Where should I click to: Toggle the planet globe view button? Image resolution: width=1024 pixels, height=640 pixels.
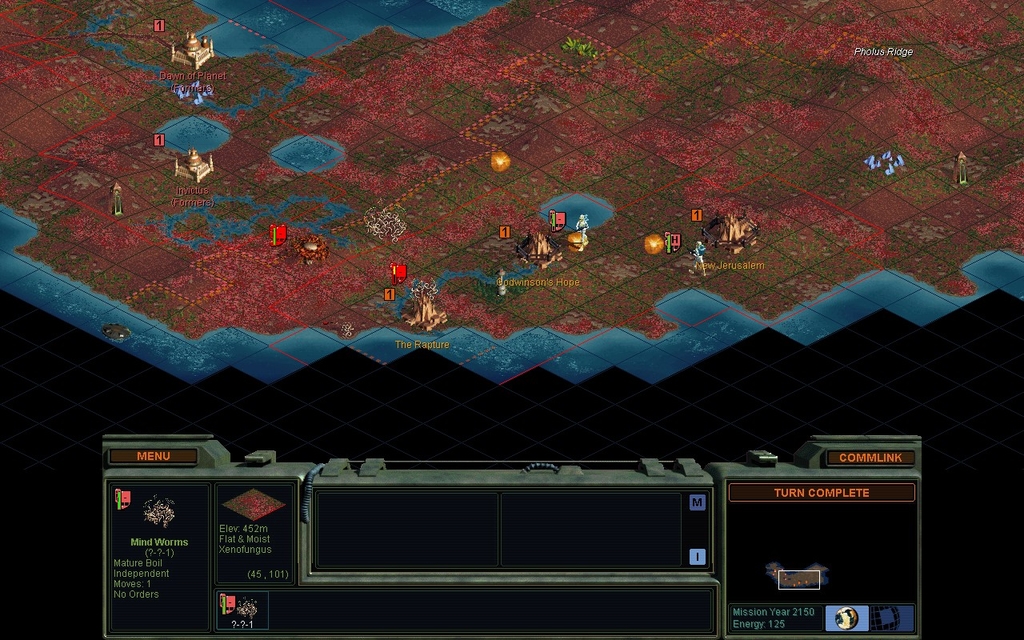(847, 618)
